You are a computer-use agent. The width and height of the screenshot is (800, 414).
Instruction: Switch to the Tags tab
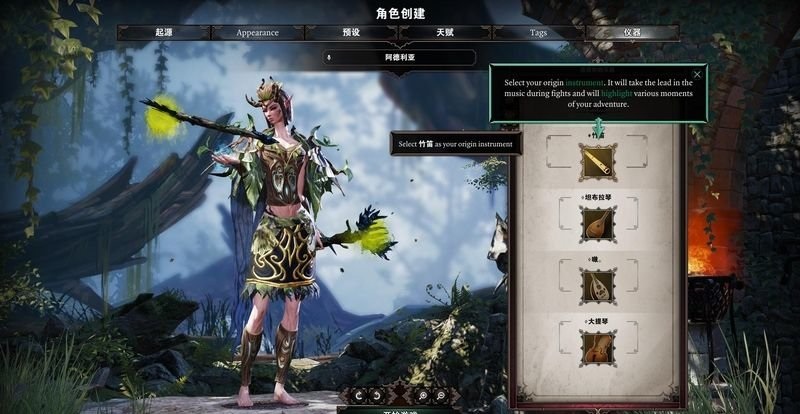[x=537, y=32]
